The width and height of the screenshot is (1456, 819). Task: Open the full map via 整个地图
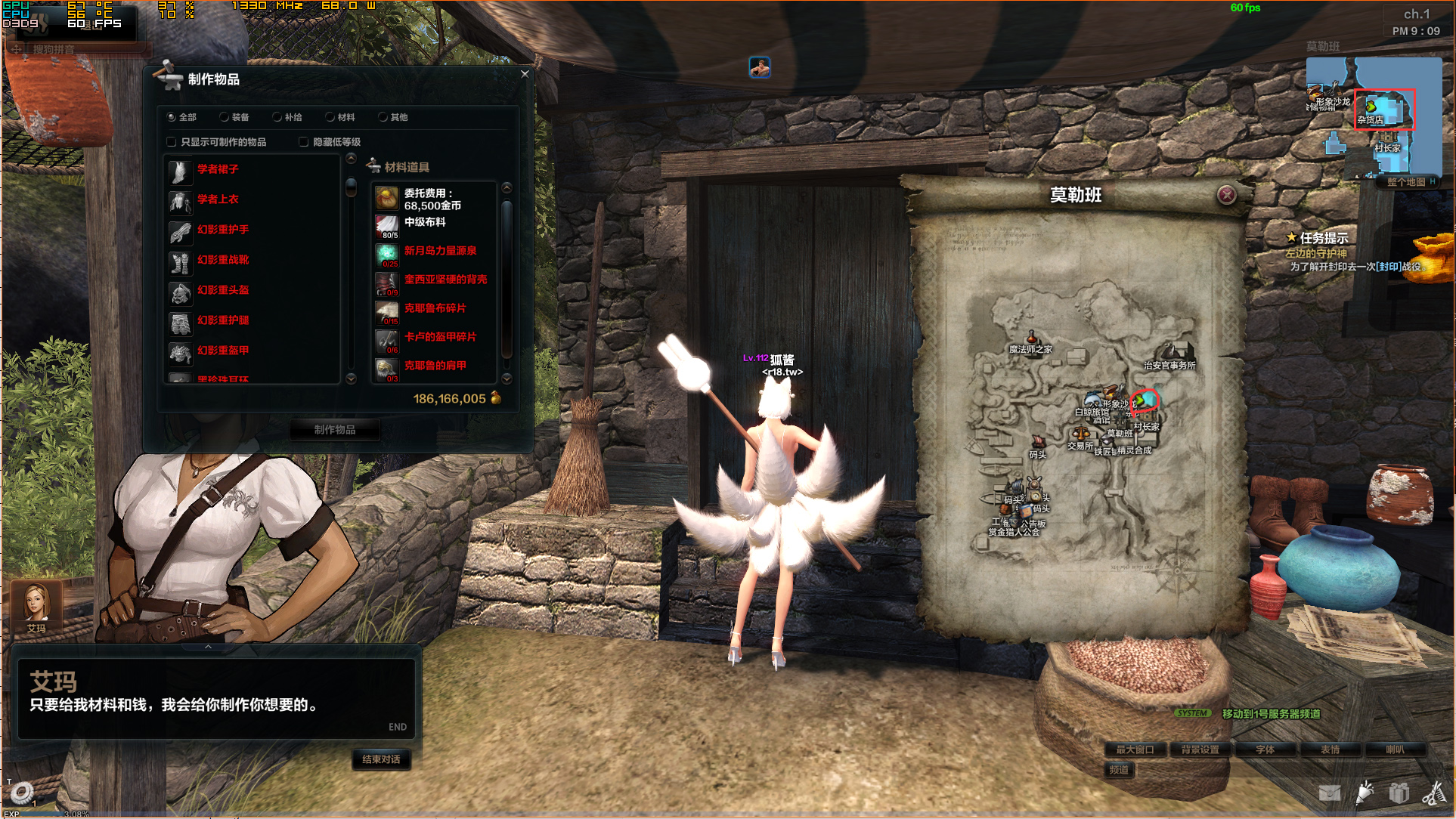point(1406,182)
